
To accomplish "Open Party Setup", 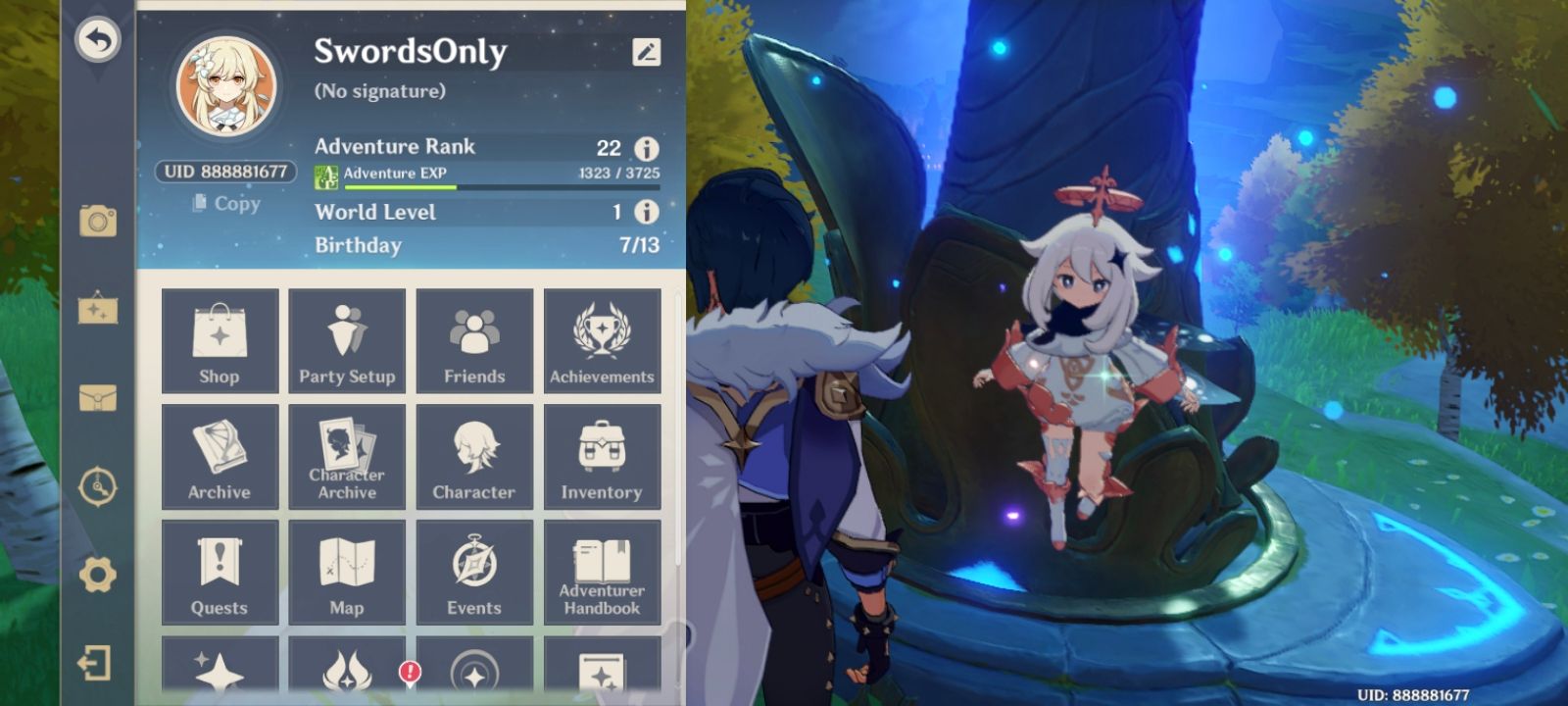I will click(x=347, y=338).
